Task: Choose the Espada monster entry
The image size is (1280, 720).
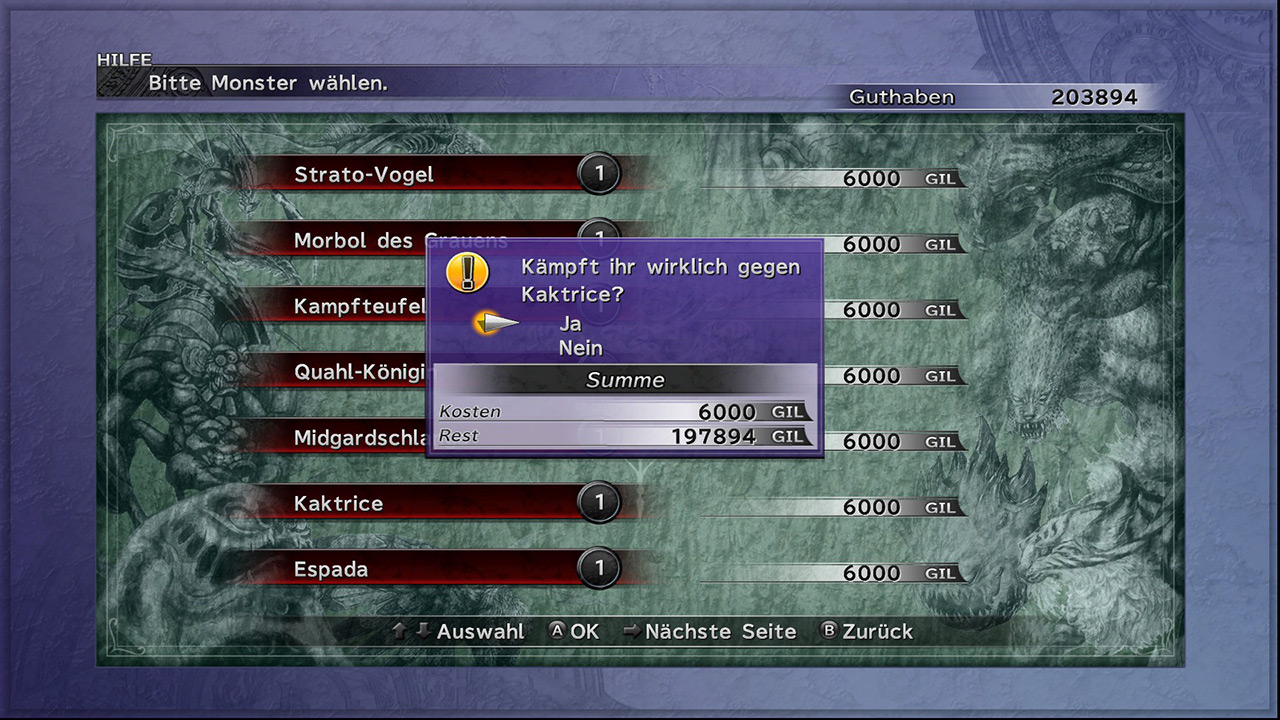Action: [332, 569]
